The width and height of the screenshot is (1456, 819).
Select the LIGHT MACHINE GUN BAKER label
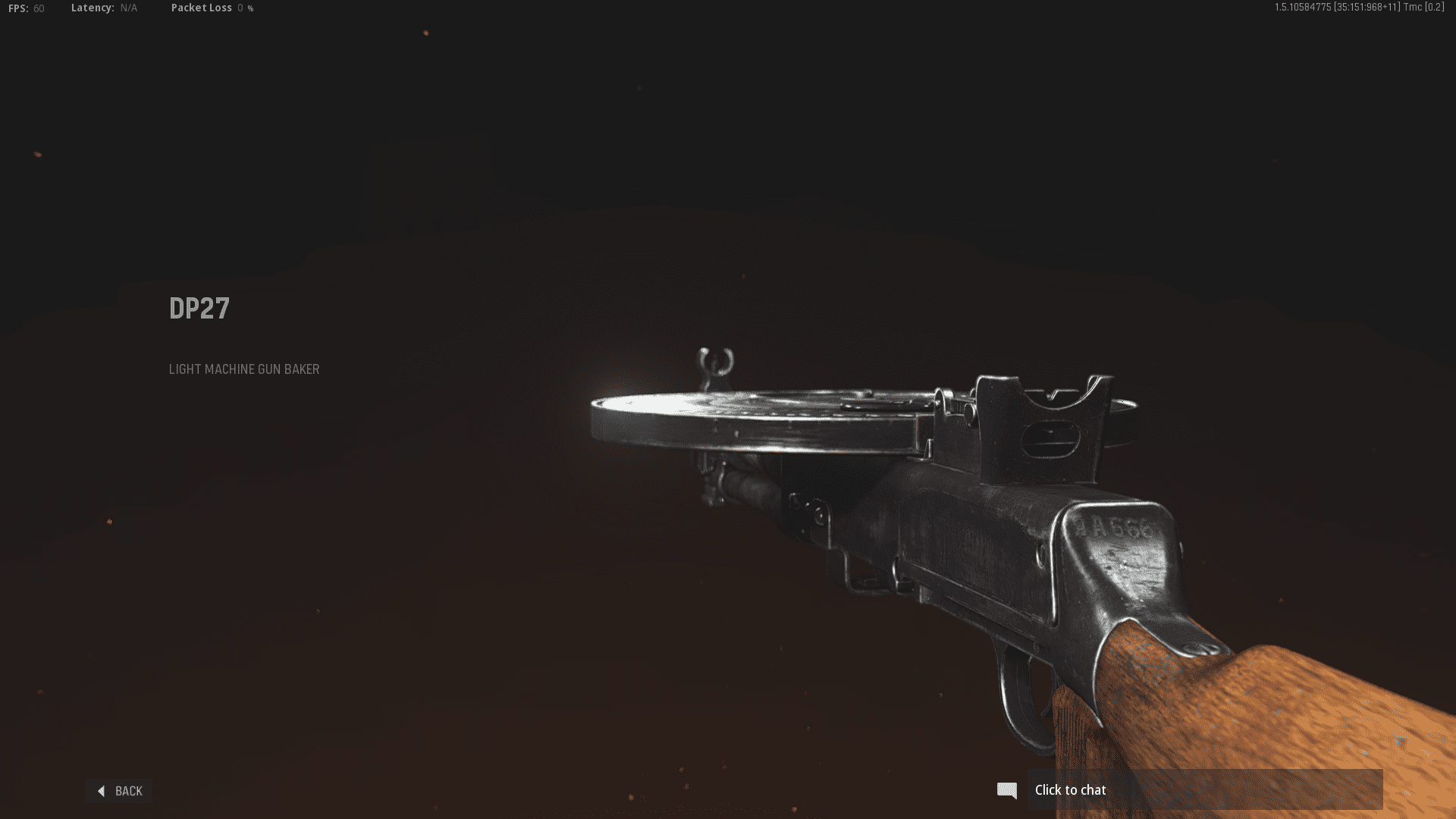[x=244, y=369]
